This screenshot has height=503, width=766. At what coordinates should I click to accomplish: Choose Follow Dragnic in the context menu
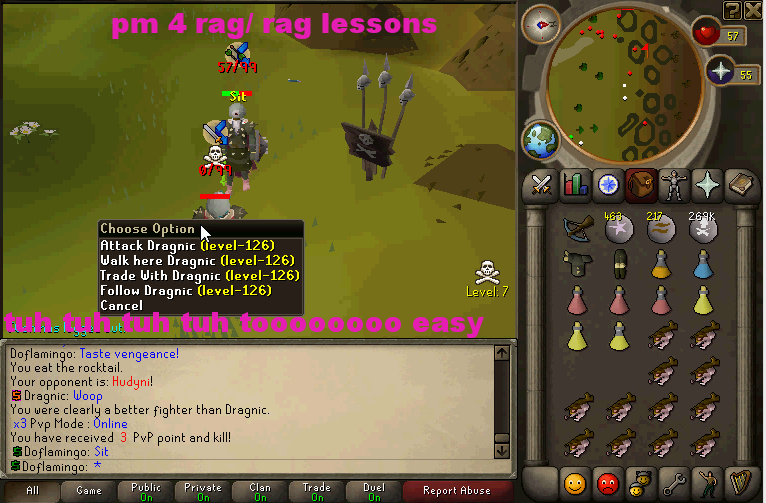(x=185, y=290)
